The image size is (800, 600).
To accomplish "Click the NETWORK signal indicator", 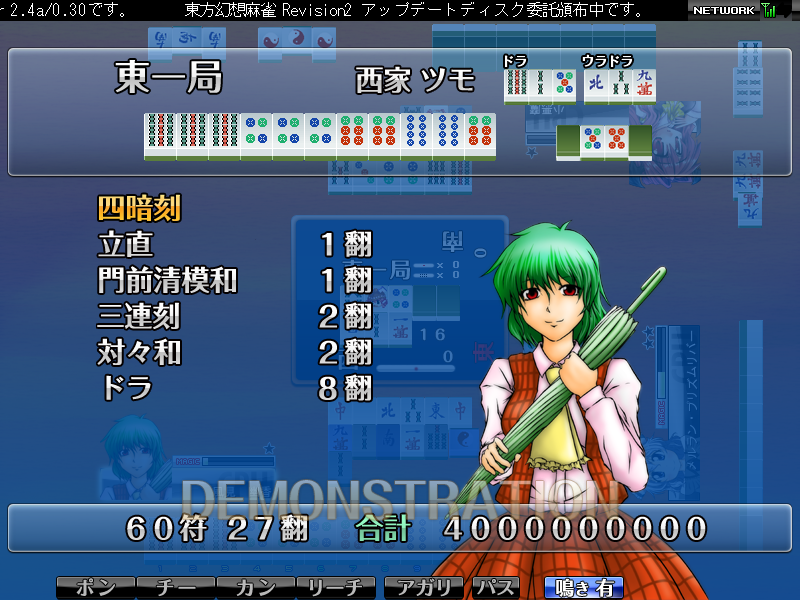I will [733, 10].
